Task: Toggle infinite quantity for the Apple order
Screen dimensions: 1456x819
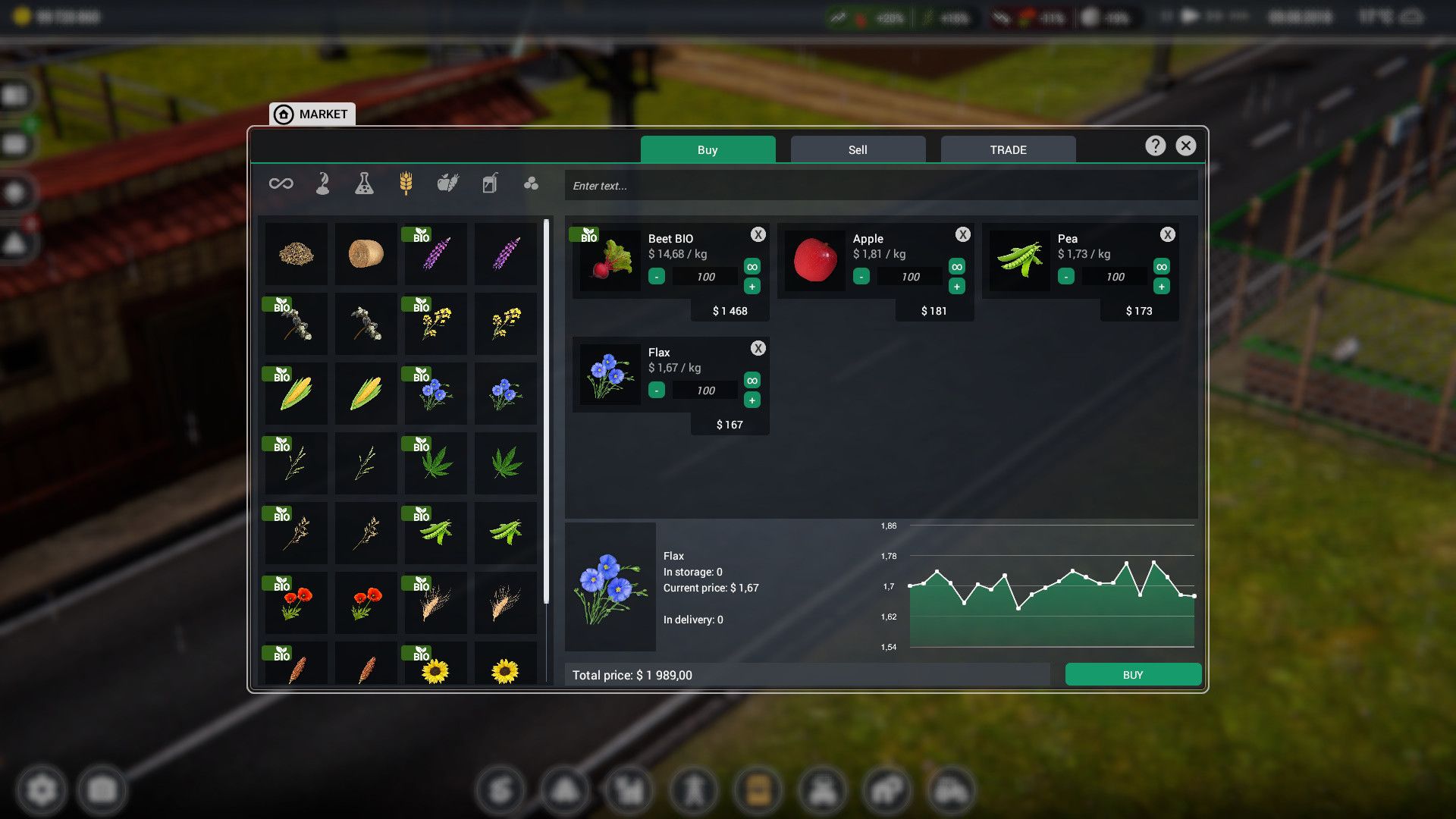Action: point(956,267)
